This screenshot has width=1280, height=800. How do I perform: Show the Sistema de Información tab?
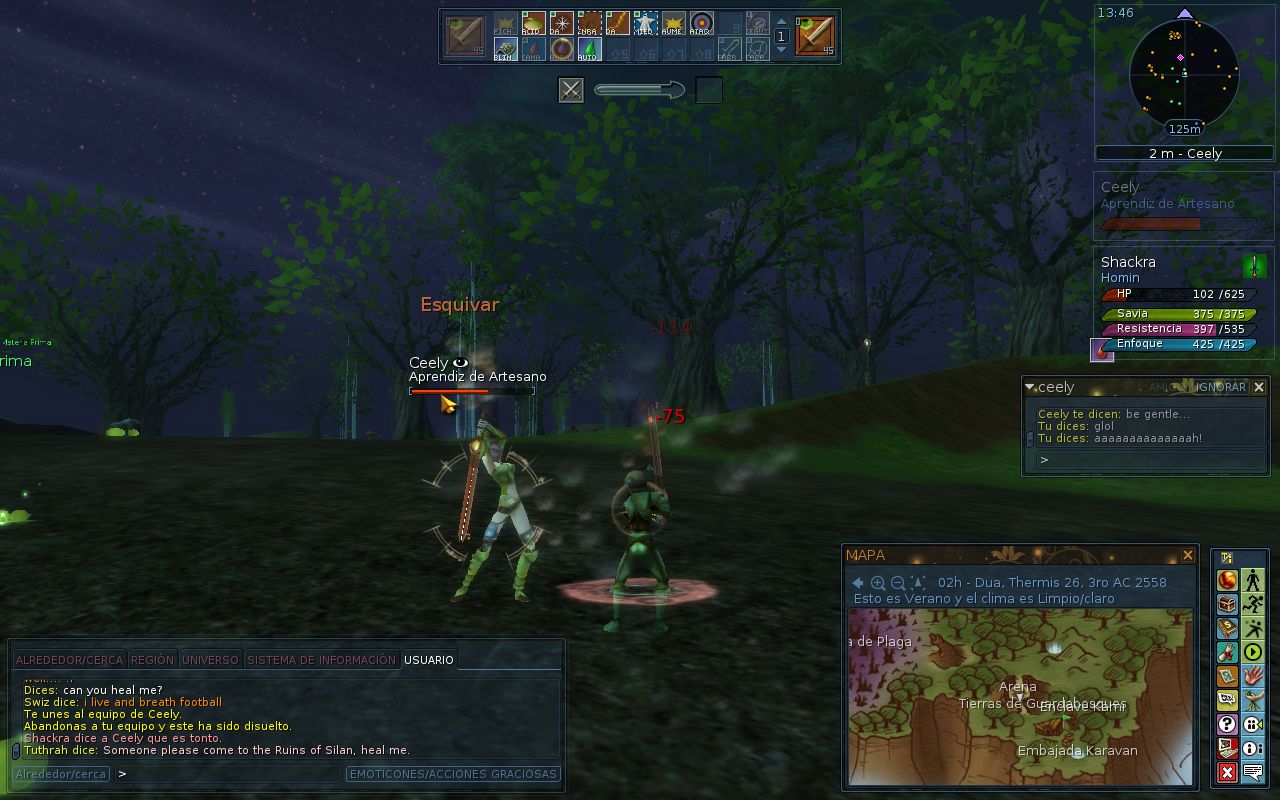pyautogui.click(x=321, y=660)
